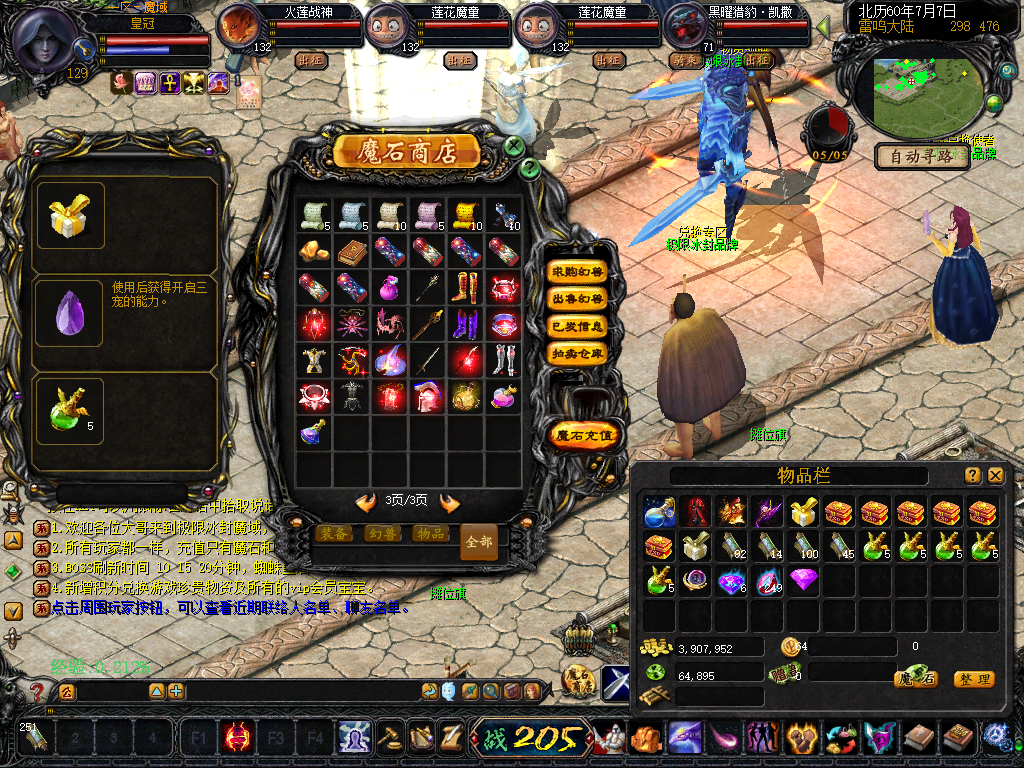The height and width of the screenshot is (768, 1024).
Task: Click the amethyst crystal in the left panel
Action: pos(70,313)
